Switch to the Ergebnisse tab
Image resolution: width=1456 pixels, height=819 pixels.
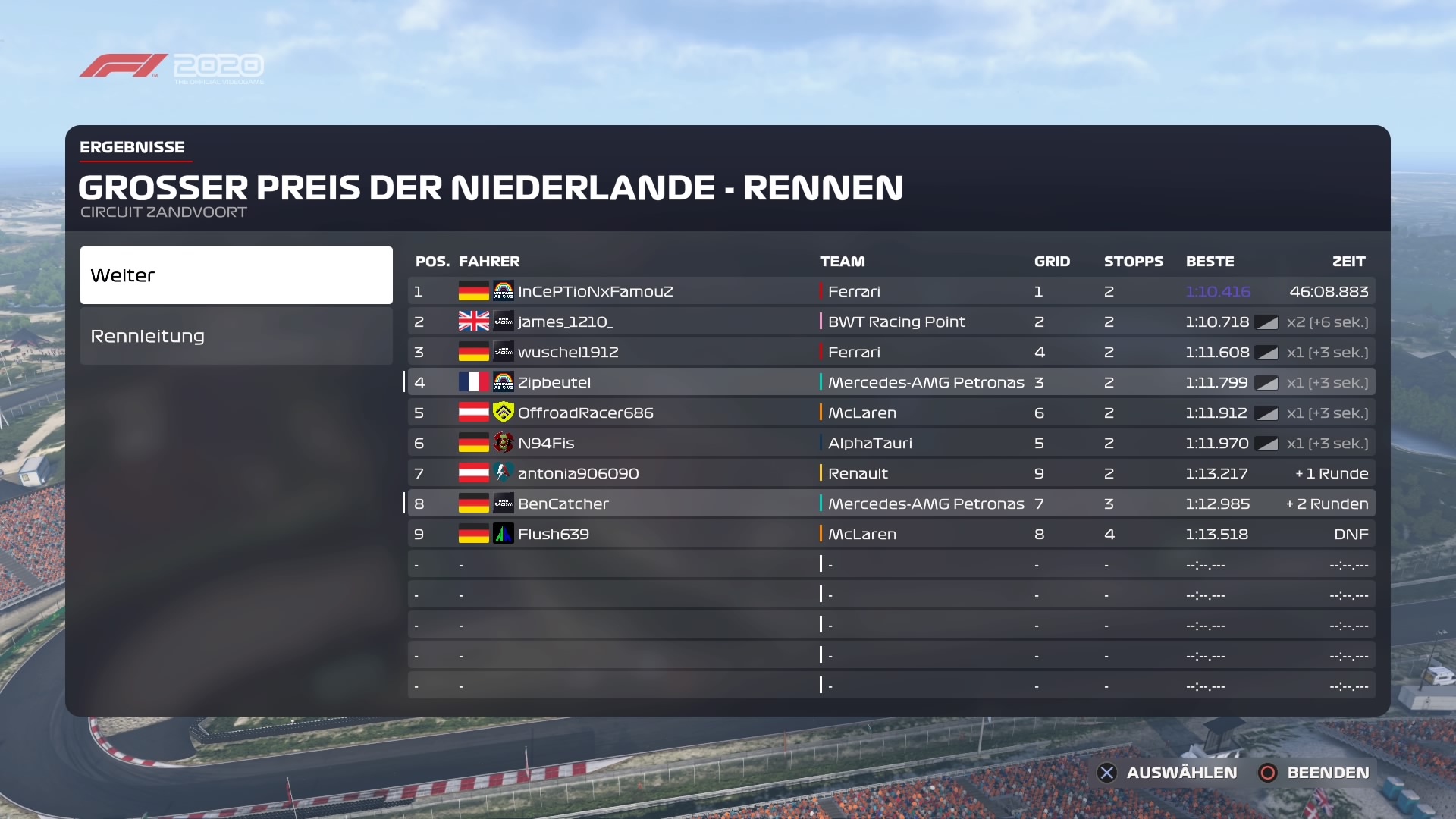coord(133,147)
